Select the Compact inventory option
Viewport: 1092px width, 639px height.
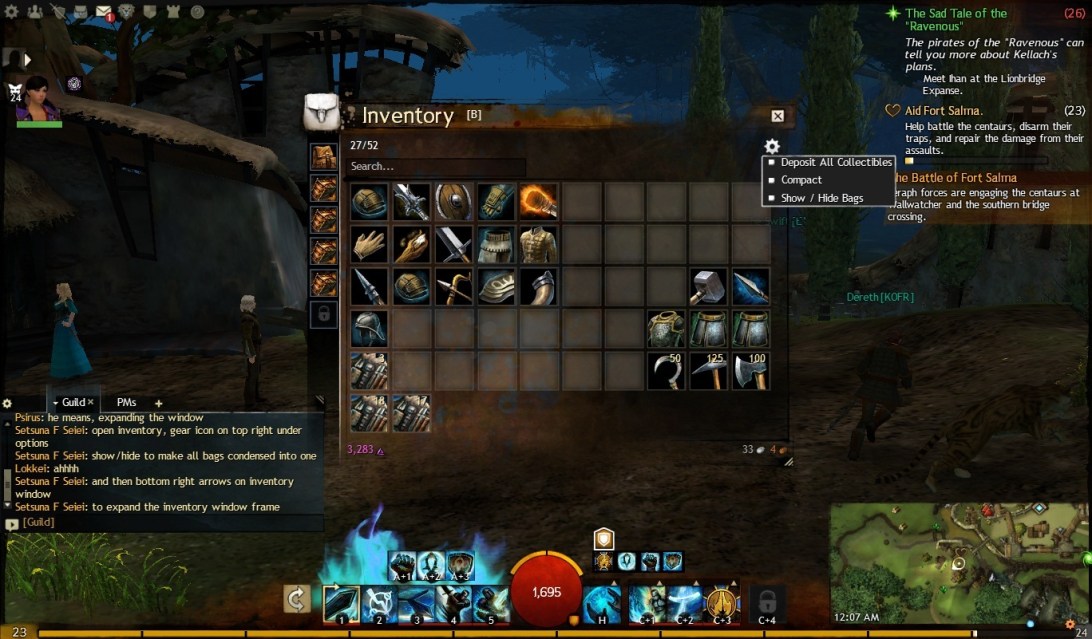(x=801, y=180)
